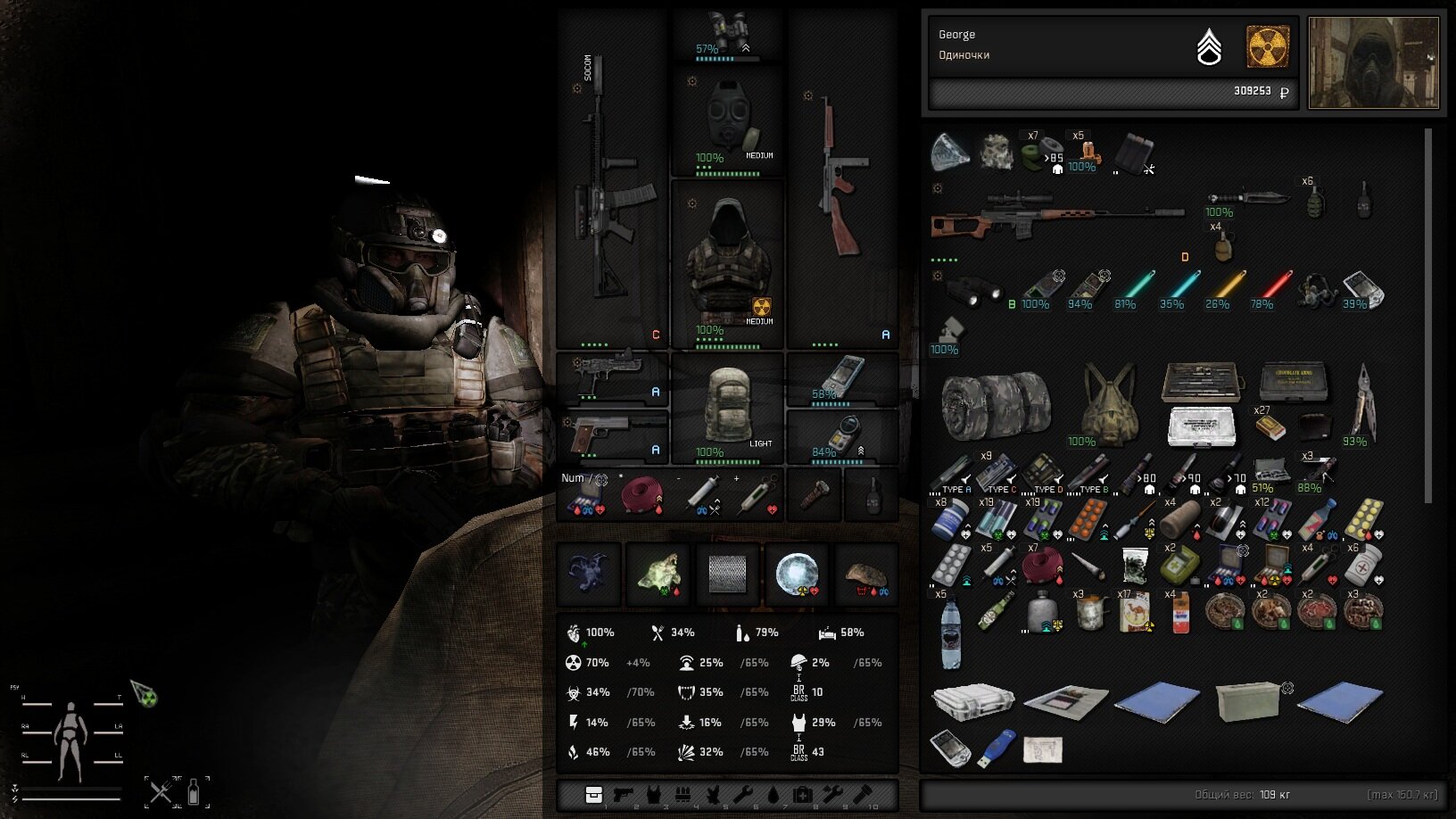Image resolution: width=1456 pixels, height=819 pixels.
Task: Switch to the wrench repair filter
Action: tap(742, 795)
